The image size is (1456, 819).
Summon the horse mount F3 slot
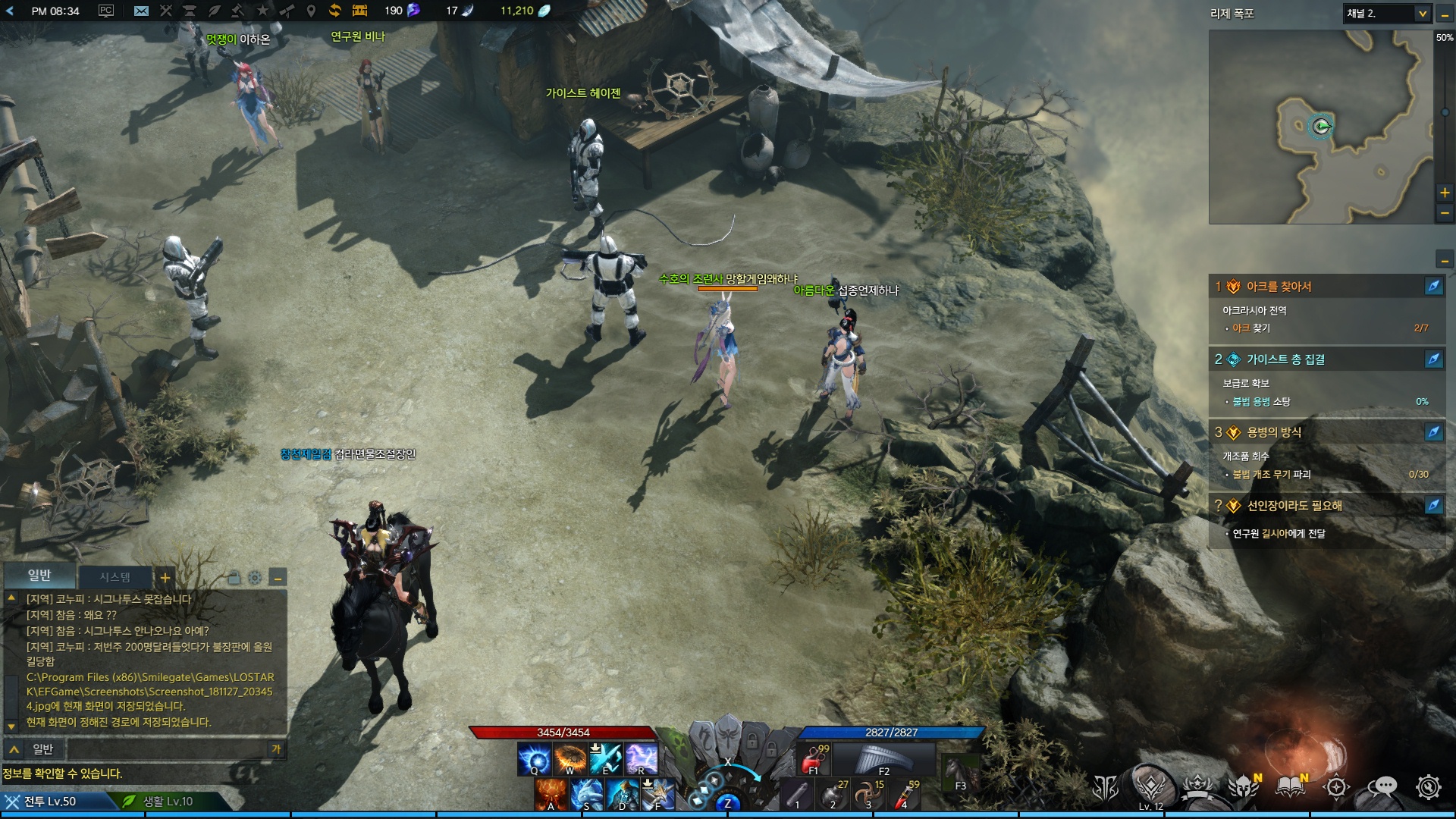click(x=959, y=773)
